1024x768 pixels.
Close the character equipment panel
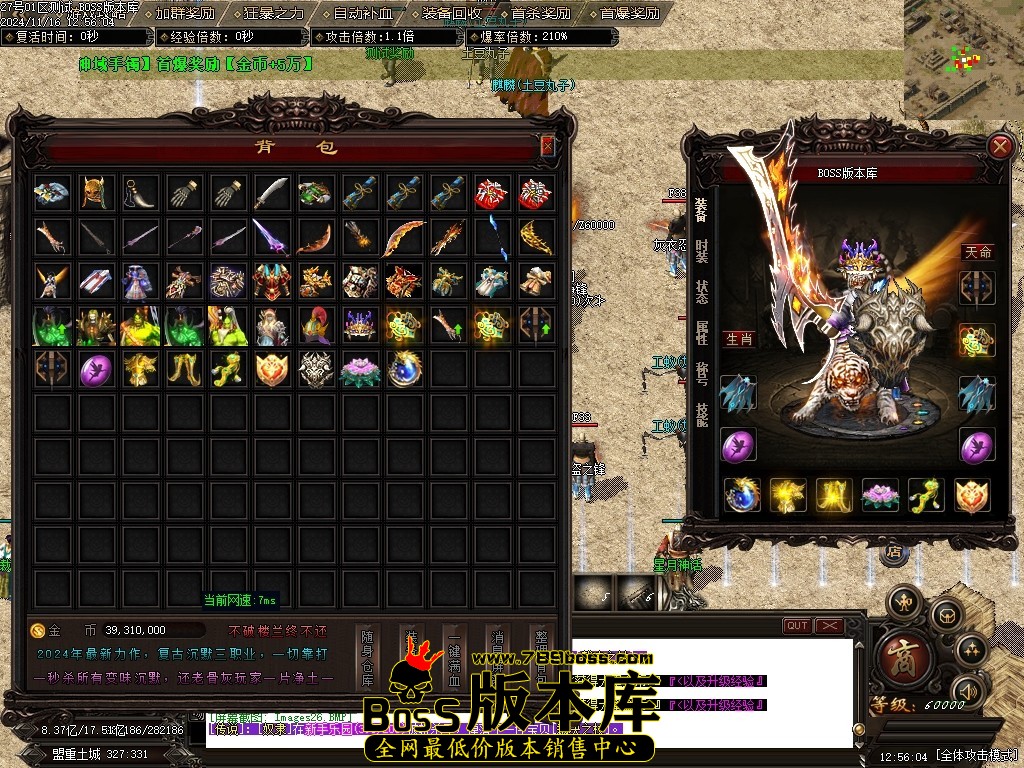tap(999, 147)
